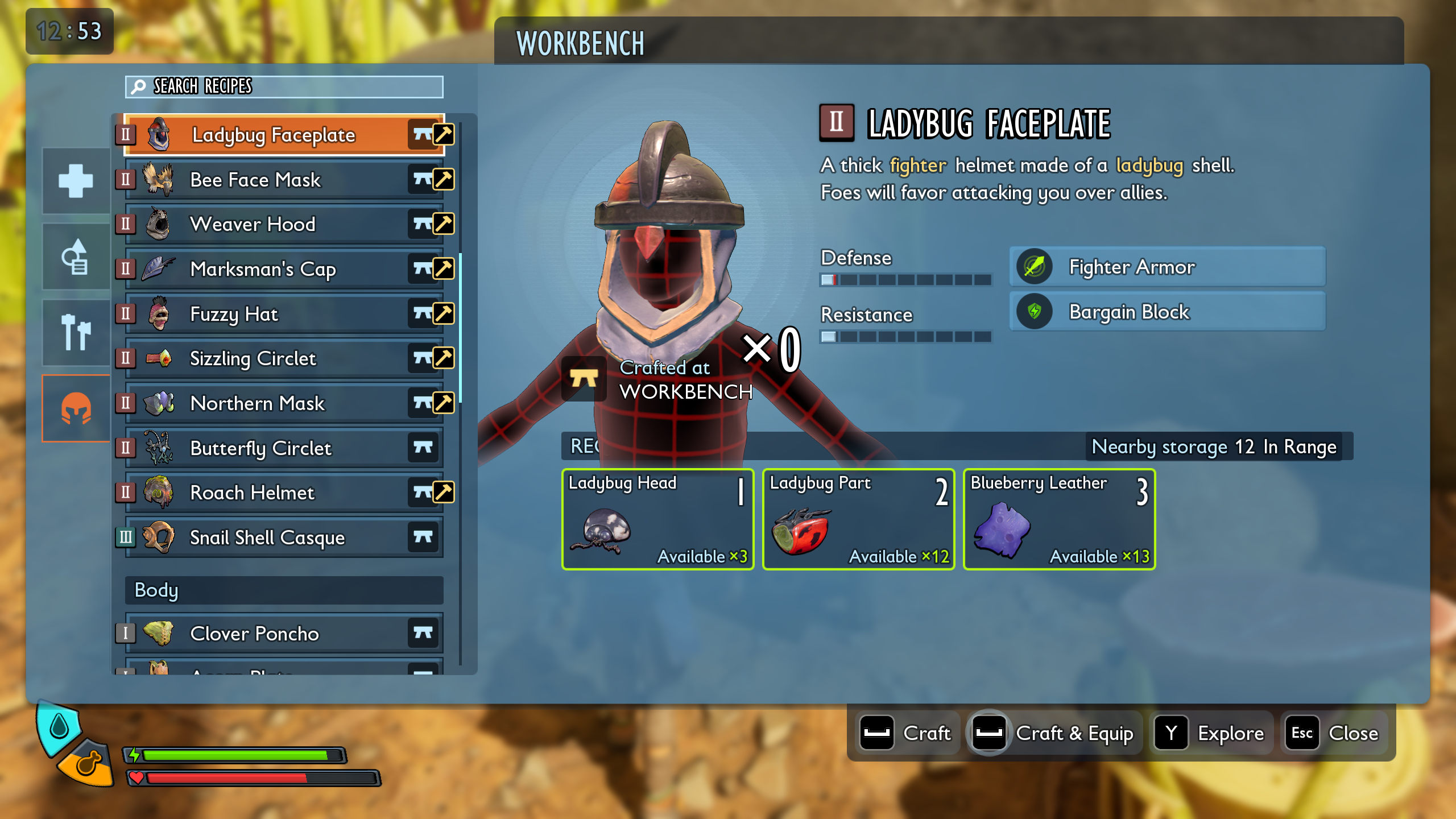Viewport: 1456px width, 819px height.
Task: Select the Clover Poncho under Body
Action: tap(267, 633)
